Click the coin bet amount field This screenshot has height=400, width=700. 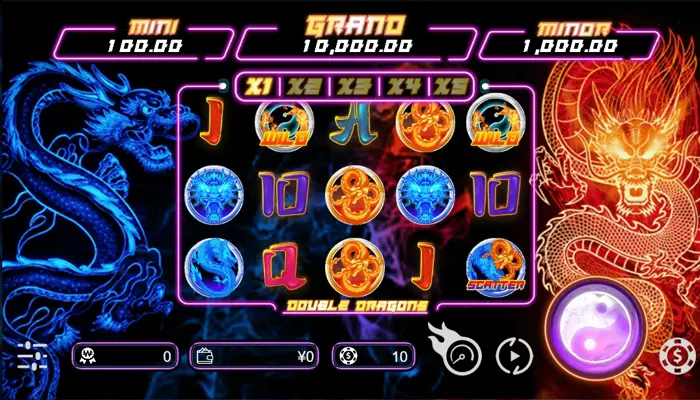click(373, 355)
